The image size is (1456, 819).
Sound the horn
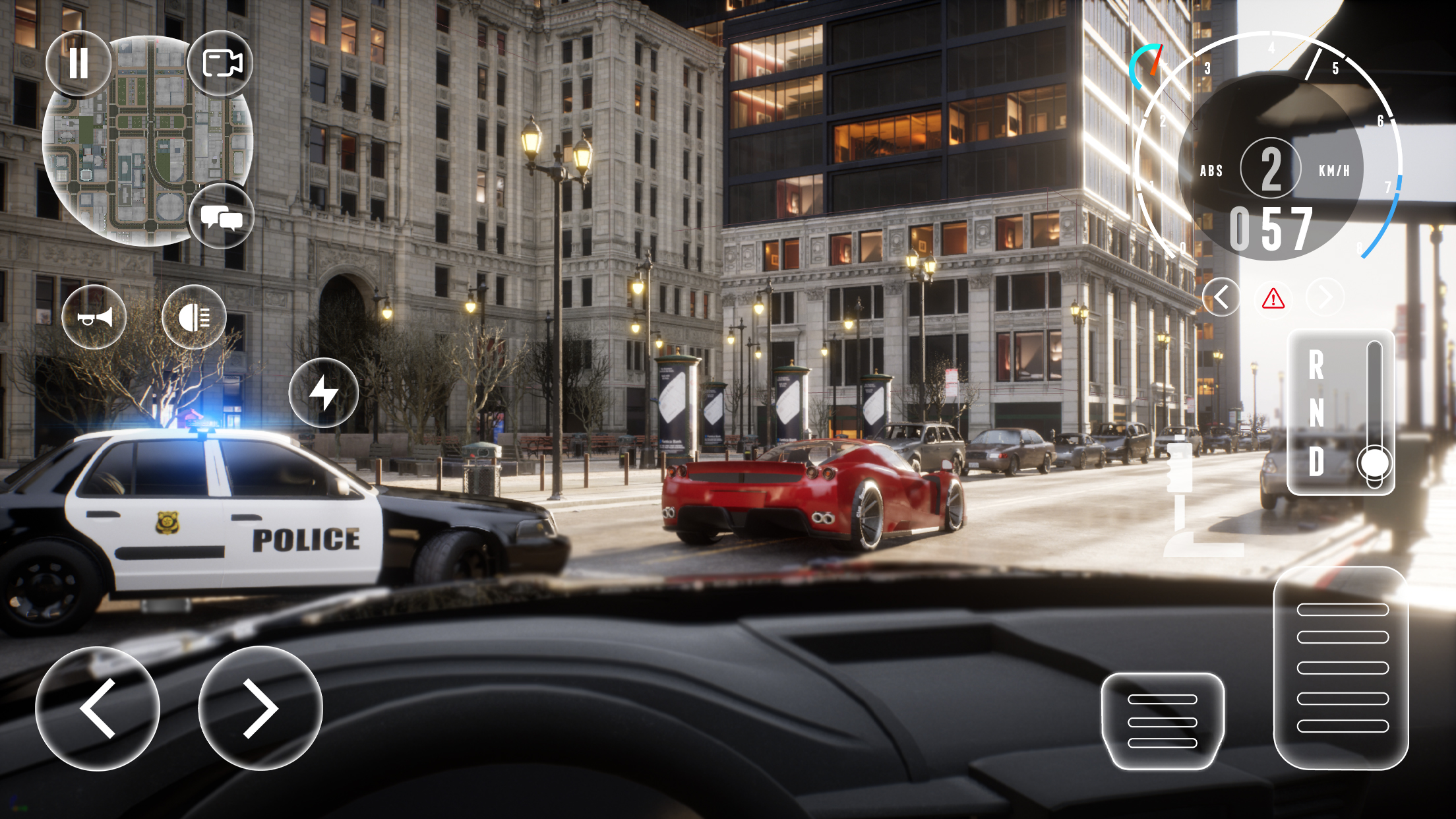pos(94,317)
